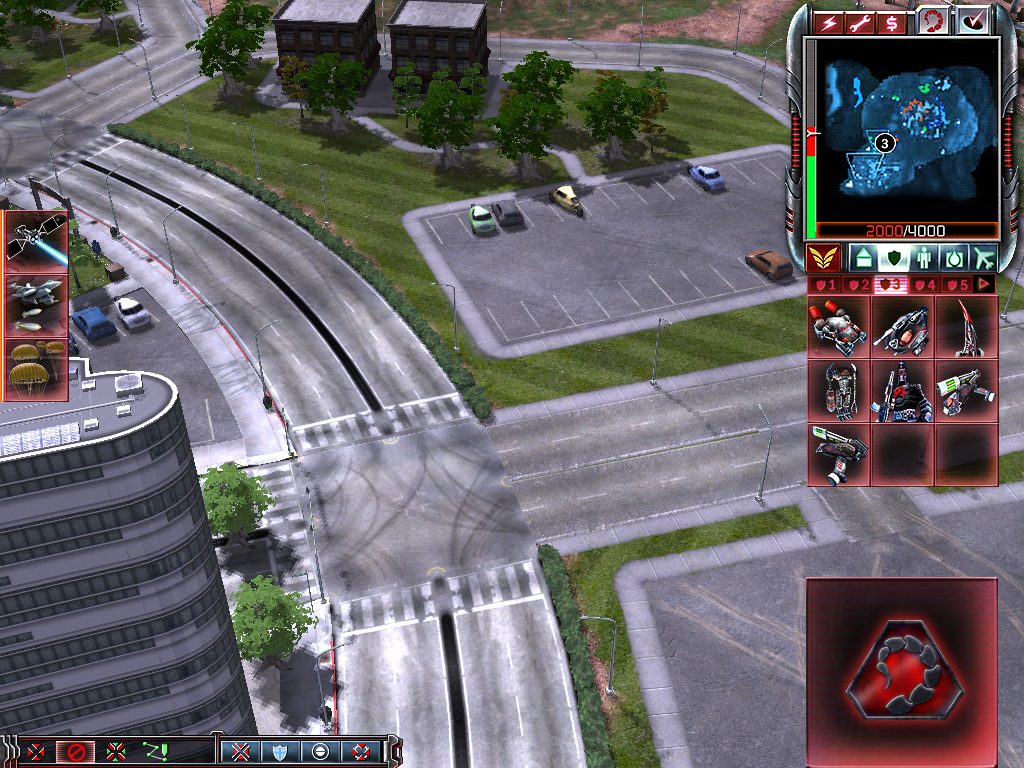Call in the jet bombing run power
1024x768 pixels.
tap(37, 304)
